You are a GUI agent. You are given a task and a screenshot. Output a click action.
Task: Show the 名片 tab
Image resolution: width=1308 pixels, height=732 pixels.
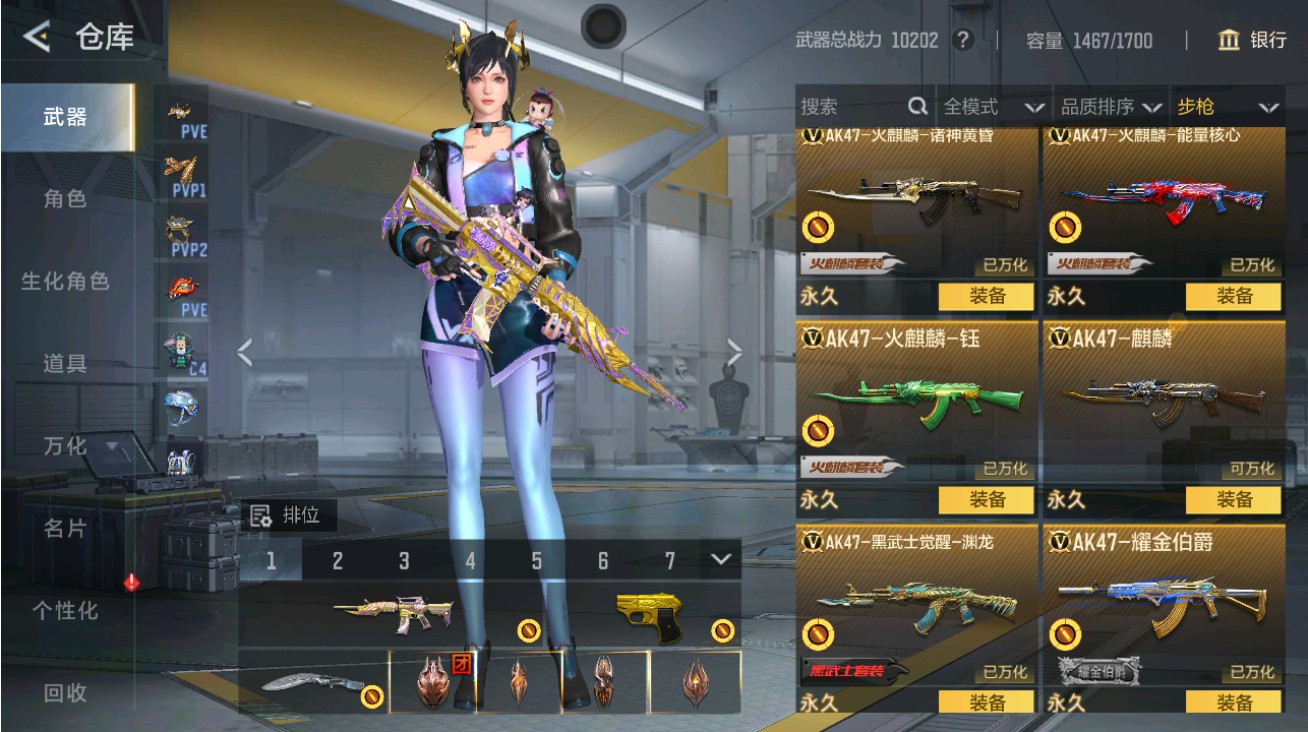(x=66, y=528)
